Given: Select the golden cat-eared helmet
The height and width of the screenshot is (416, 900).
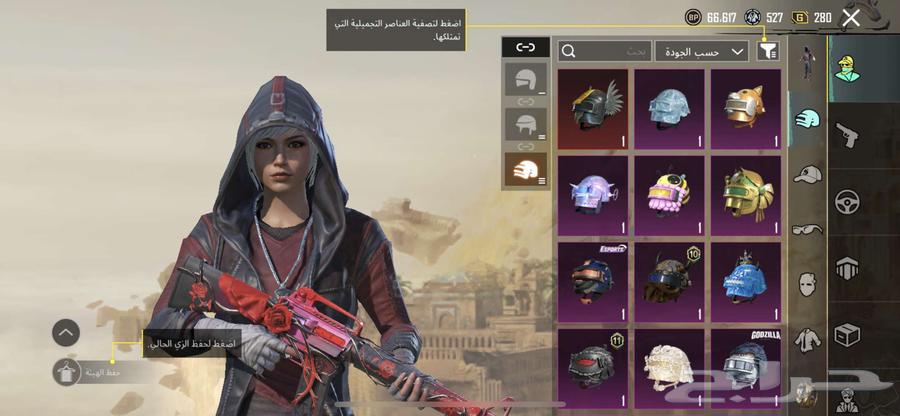Looking at the screenshot, I should click(745, 108).
